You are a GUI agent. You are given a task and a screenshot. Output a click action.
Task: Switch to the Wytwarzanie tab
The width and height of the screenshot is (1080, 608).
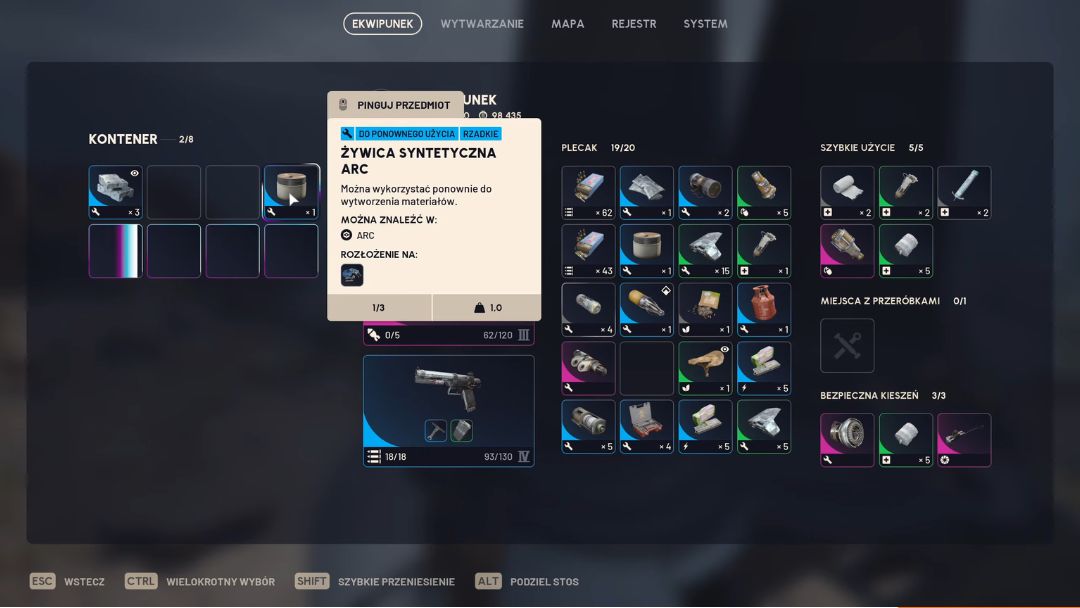(x=482, y=24)
